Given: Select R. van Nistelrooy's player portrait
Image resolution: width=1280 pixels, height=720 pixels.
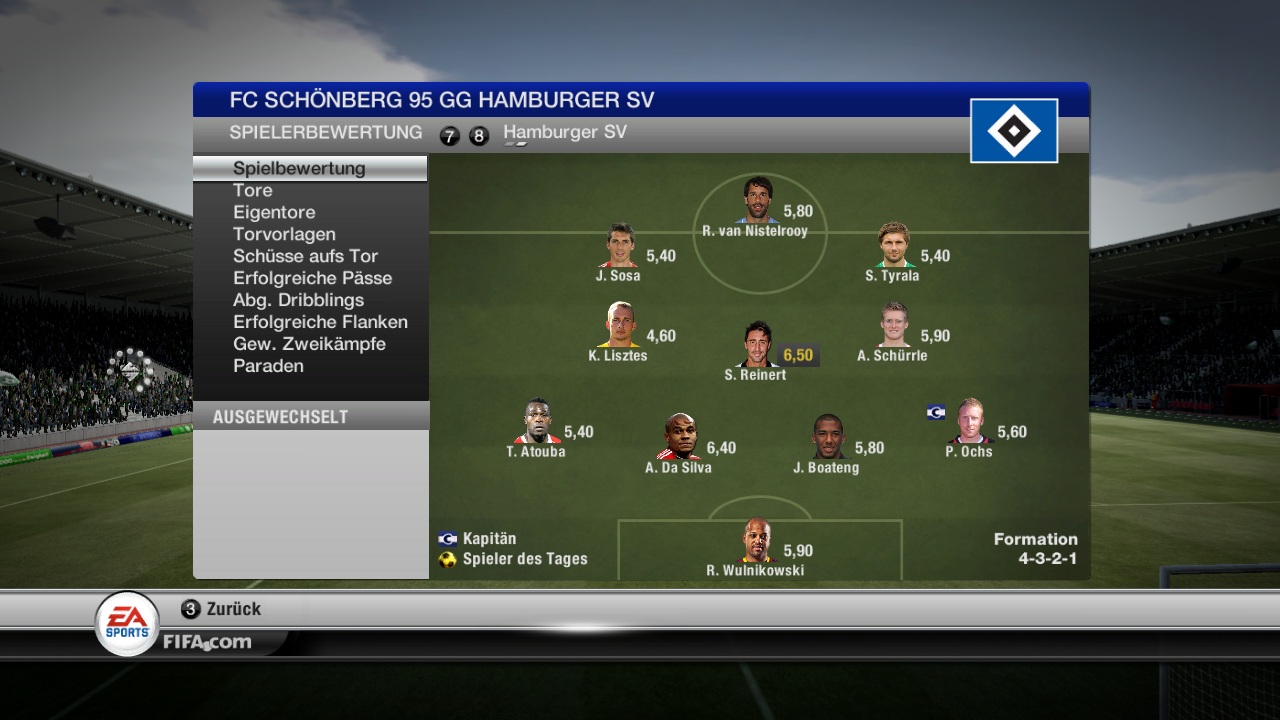Looking at the screenshot, I should [x=759, y=200].
